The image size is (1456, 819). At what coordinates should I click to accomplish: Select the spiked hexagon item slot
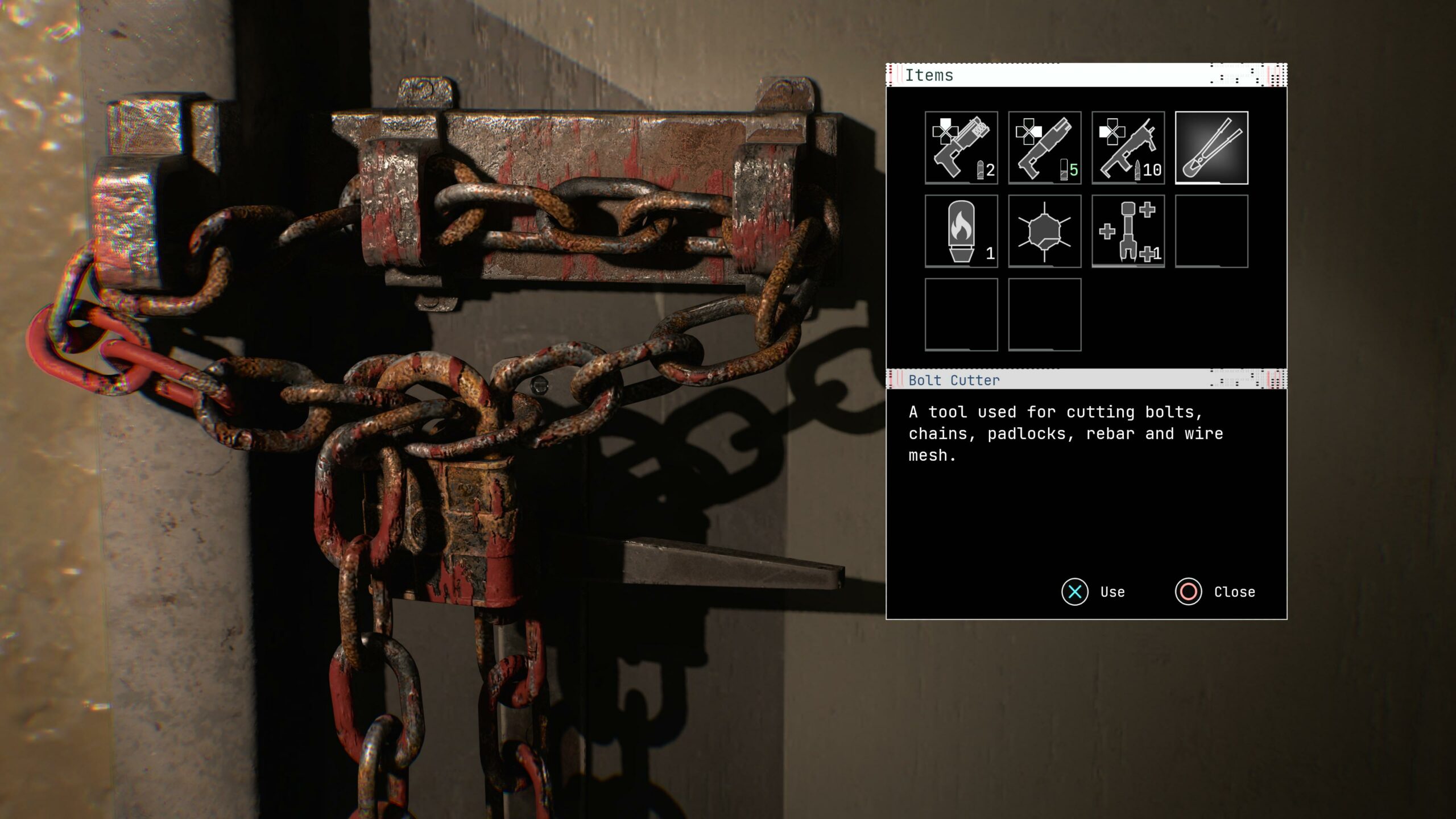[1044, 231]
